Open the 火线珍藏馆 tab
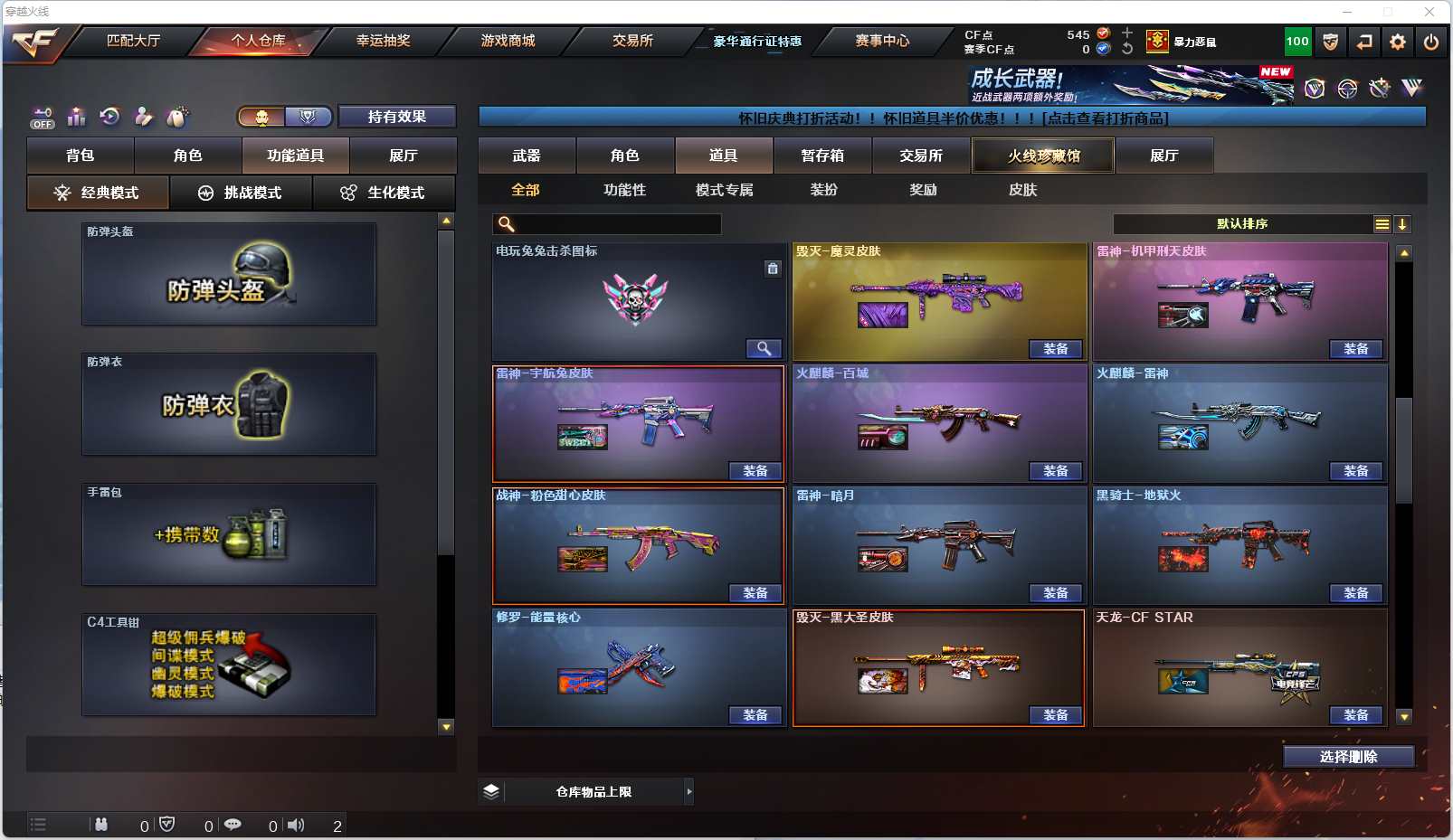 coord(1043,156)
